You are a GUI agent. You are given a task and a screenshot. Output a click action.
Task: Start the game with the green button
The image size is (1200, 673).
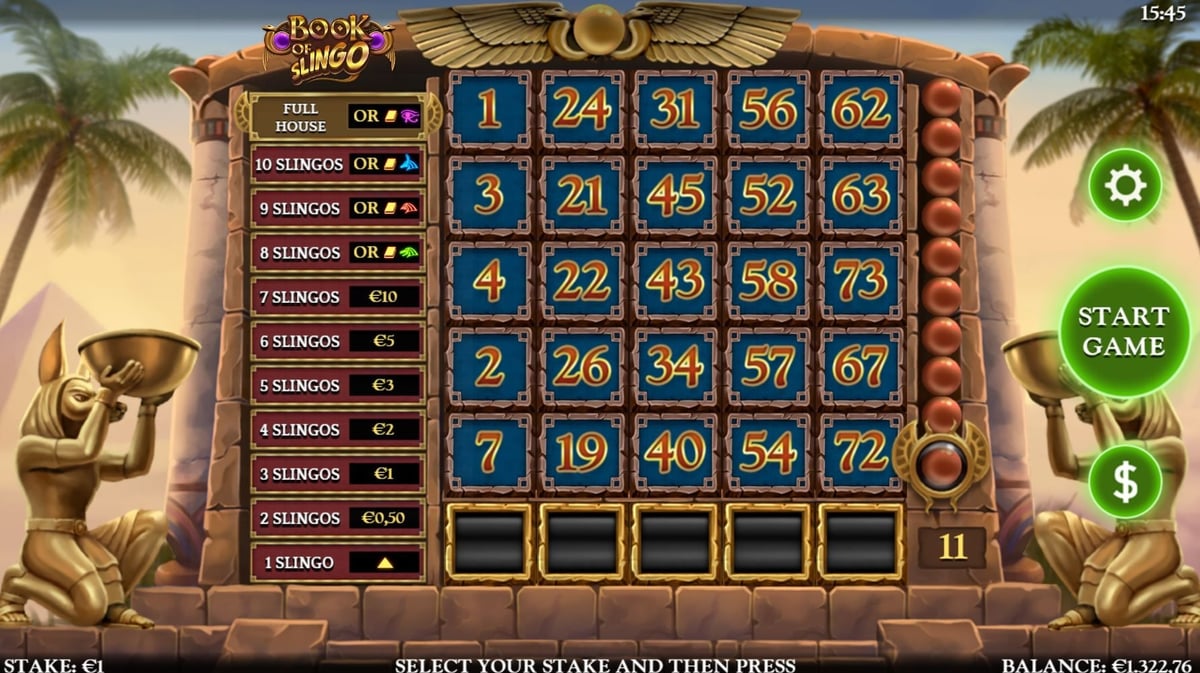coord(1124,331)
